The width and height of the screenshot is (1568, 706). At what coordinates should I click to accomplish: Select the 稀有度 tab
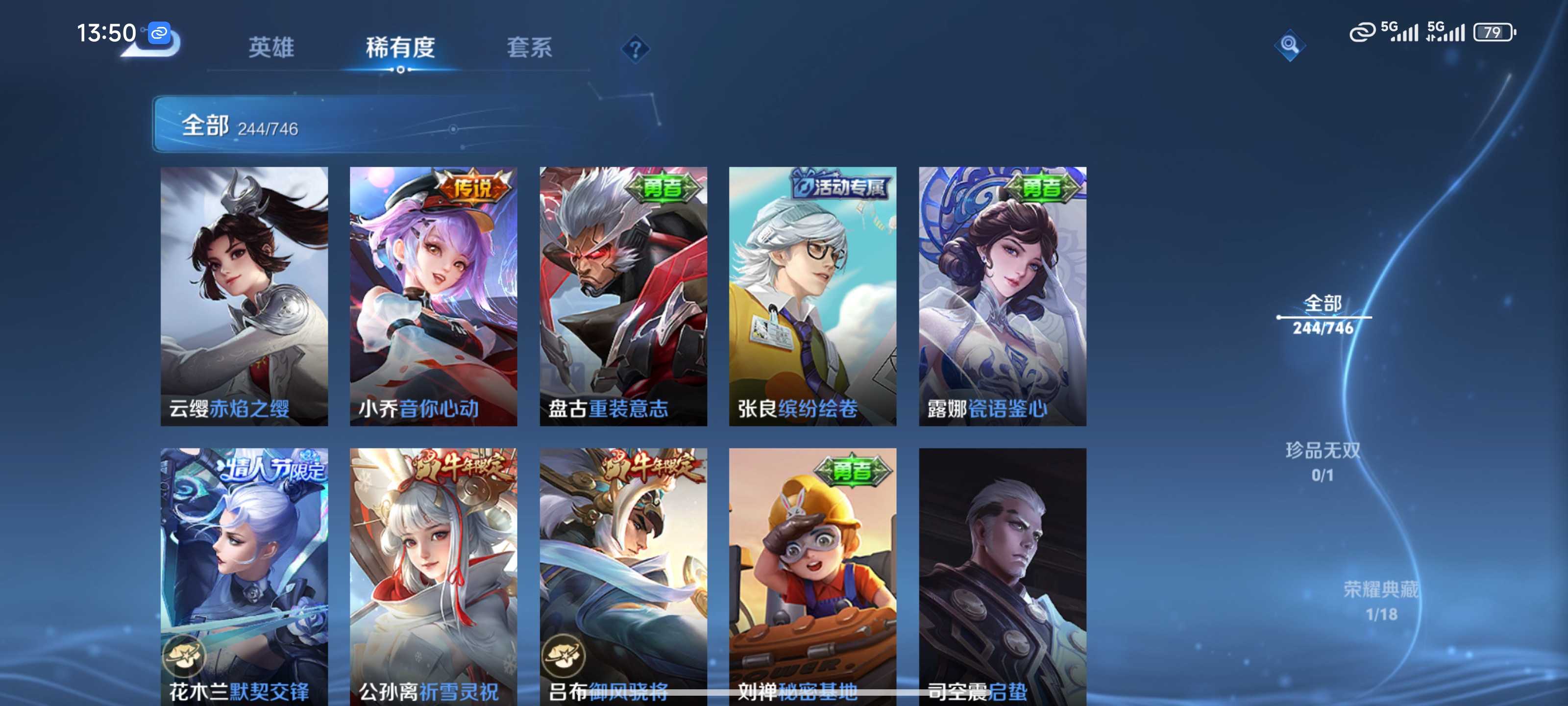(400, 48)
